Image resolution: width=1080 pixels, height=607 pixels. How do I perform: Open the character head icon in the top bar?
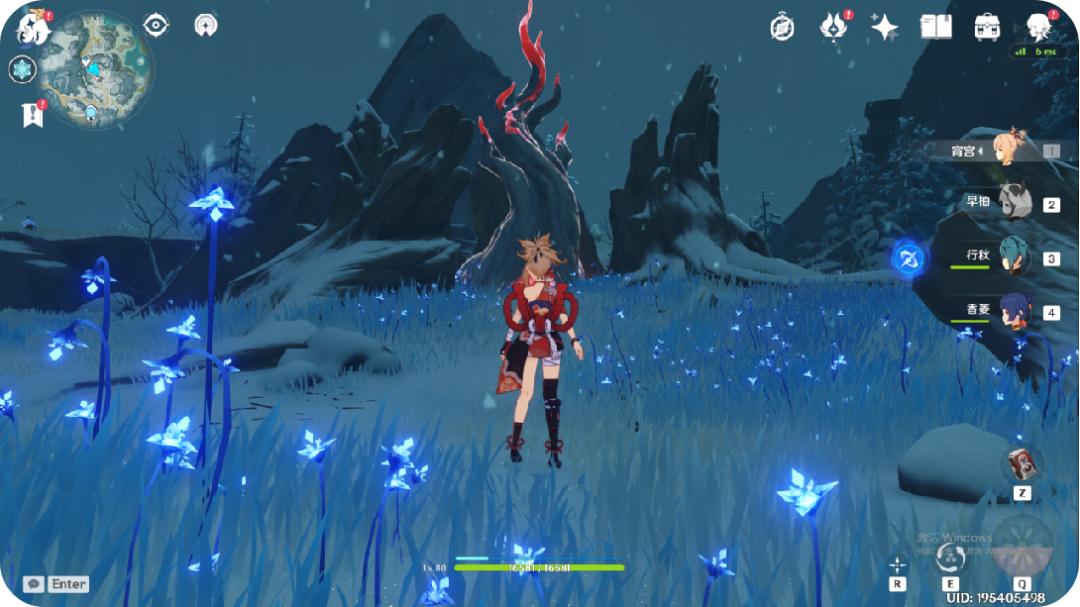point(1040,27)
